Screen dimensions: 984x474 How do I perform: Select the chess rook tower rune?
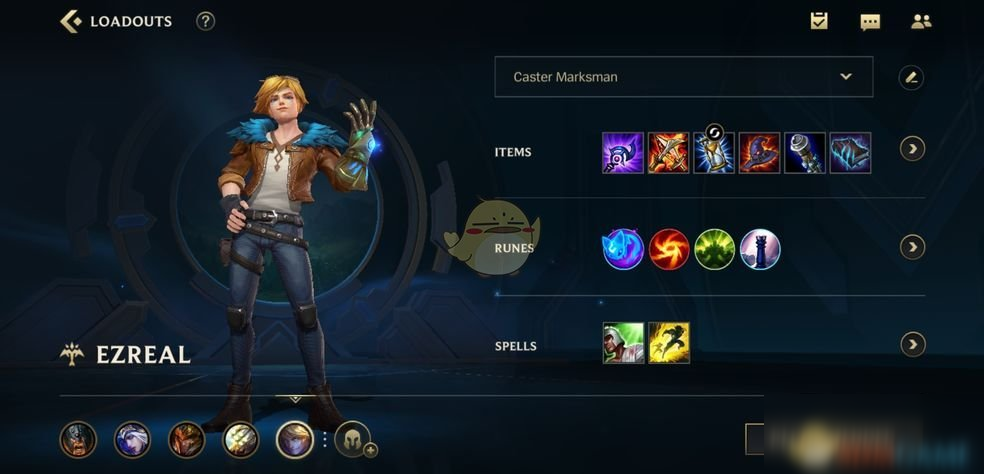tap(760, 249)
